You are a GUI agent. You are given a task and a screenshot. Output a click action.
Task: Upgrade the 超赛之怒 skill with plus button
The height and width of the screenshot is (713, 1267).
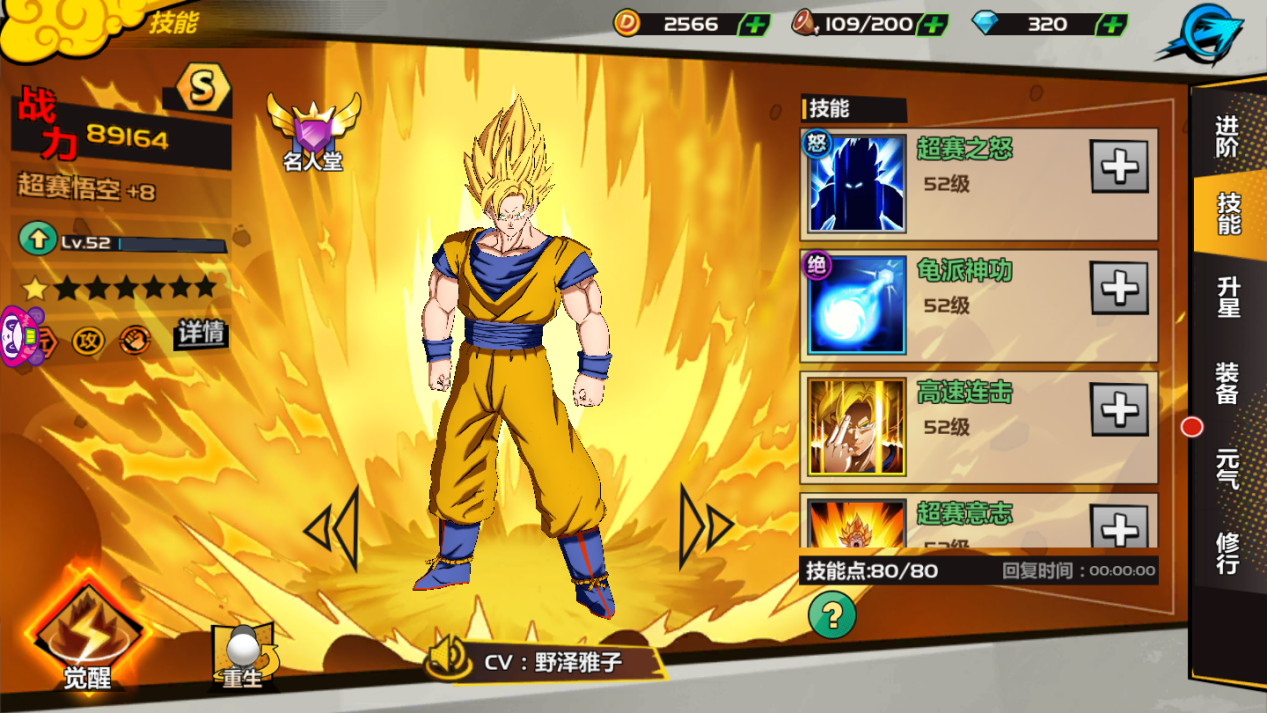(x=1118, y=167)
